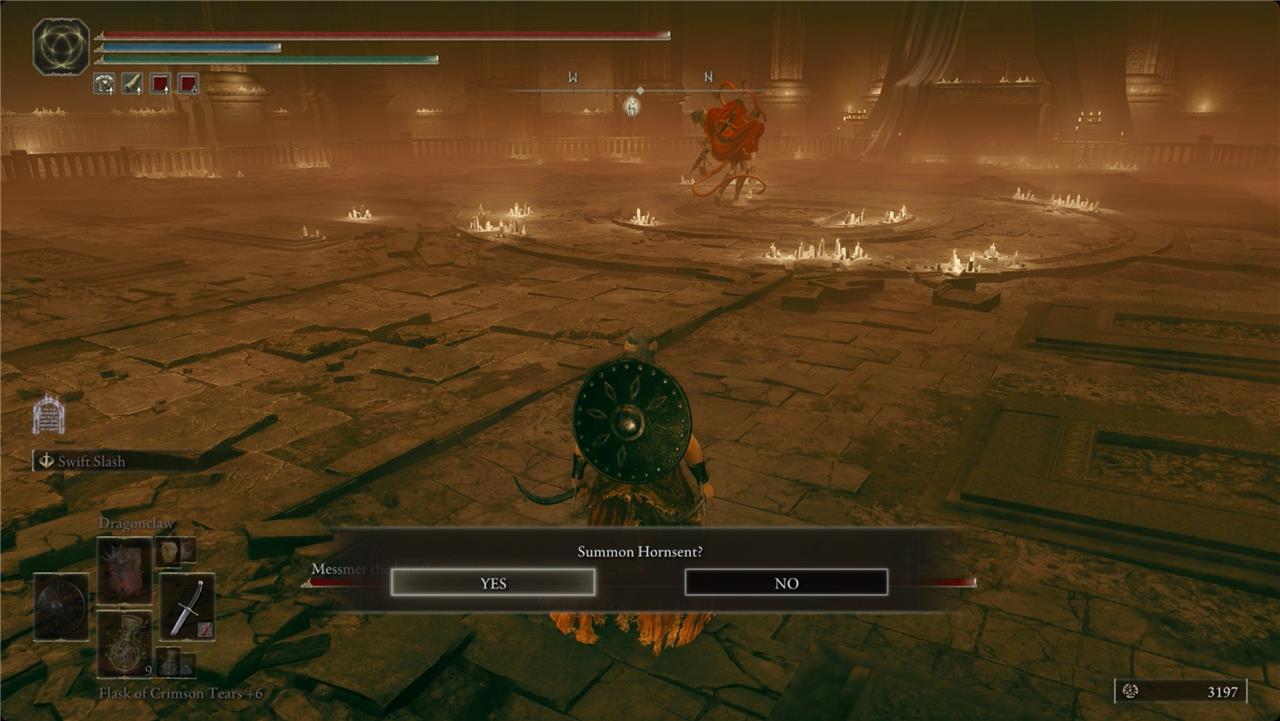Click the compass bar at the top
The width and height of the screenshot is (1280, 721).
click(640, 90)
